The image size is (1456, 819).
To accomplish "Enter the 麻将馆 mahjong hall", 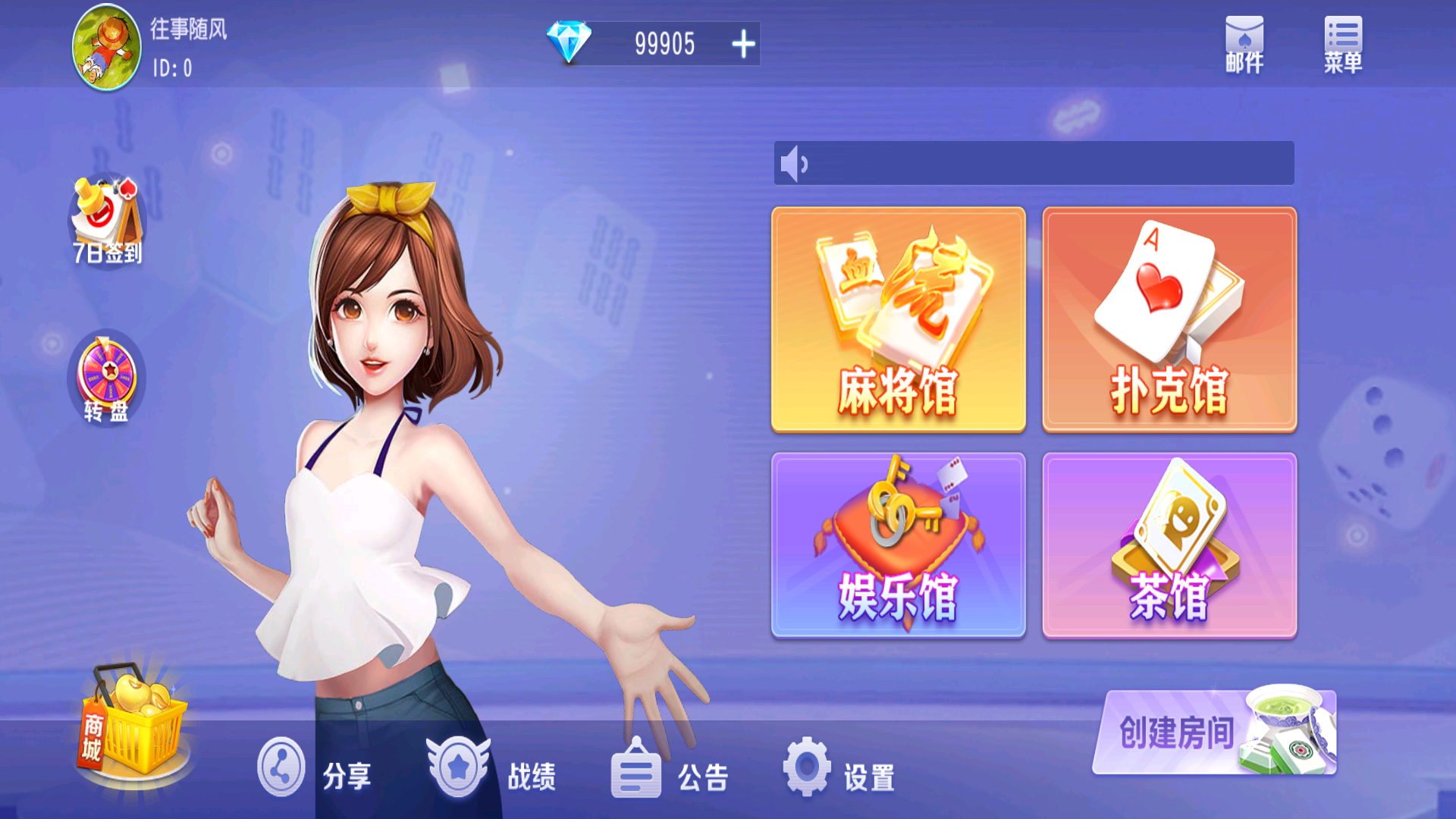I will point(898,318).
